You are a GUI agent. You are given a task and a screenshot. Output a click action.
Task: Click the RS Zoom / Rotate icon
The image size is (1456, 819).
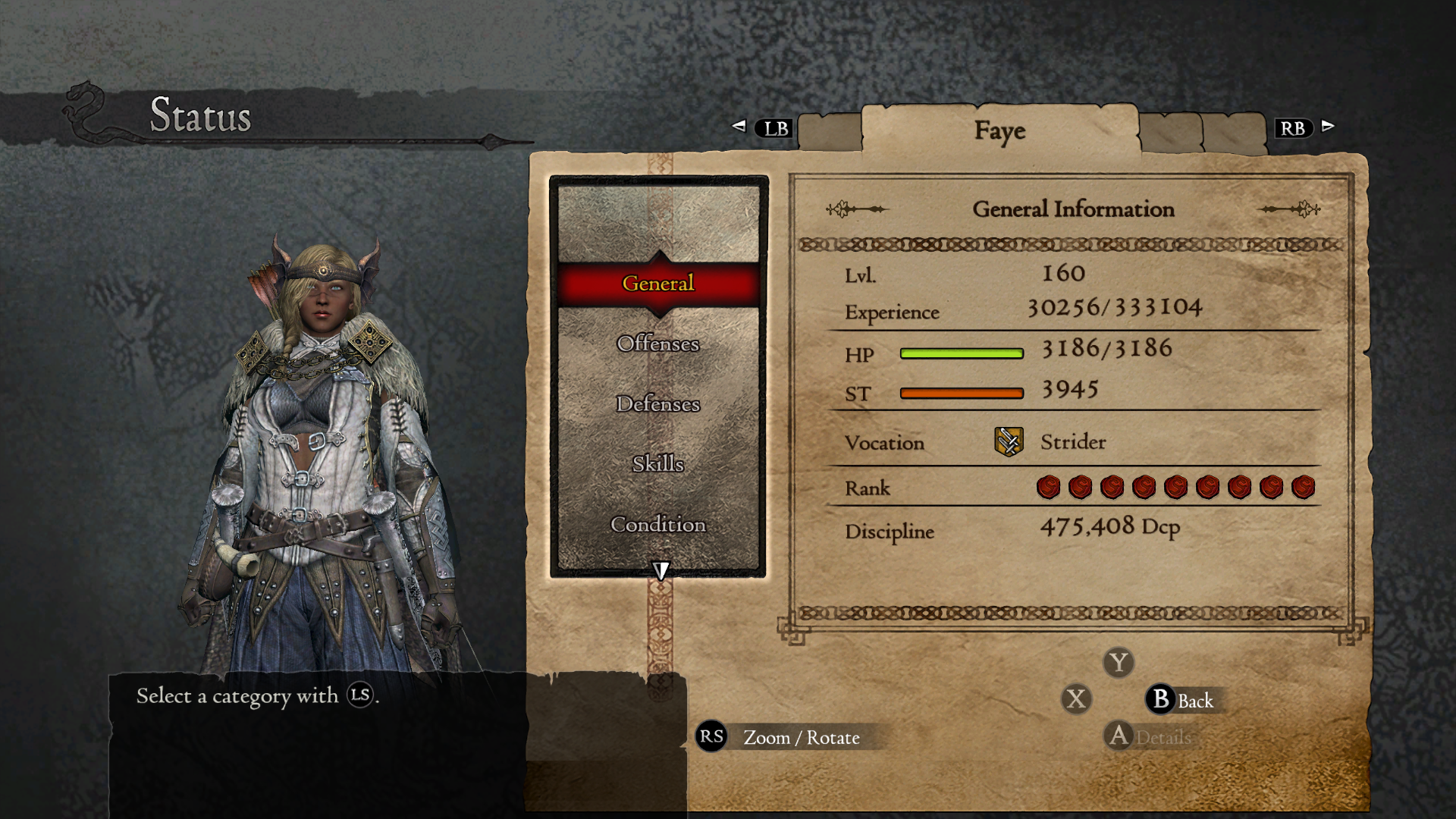point(710,736)
